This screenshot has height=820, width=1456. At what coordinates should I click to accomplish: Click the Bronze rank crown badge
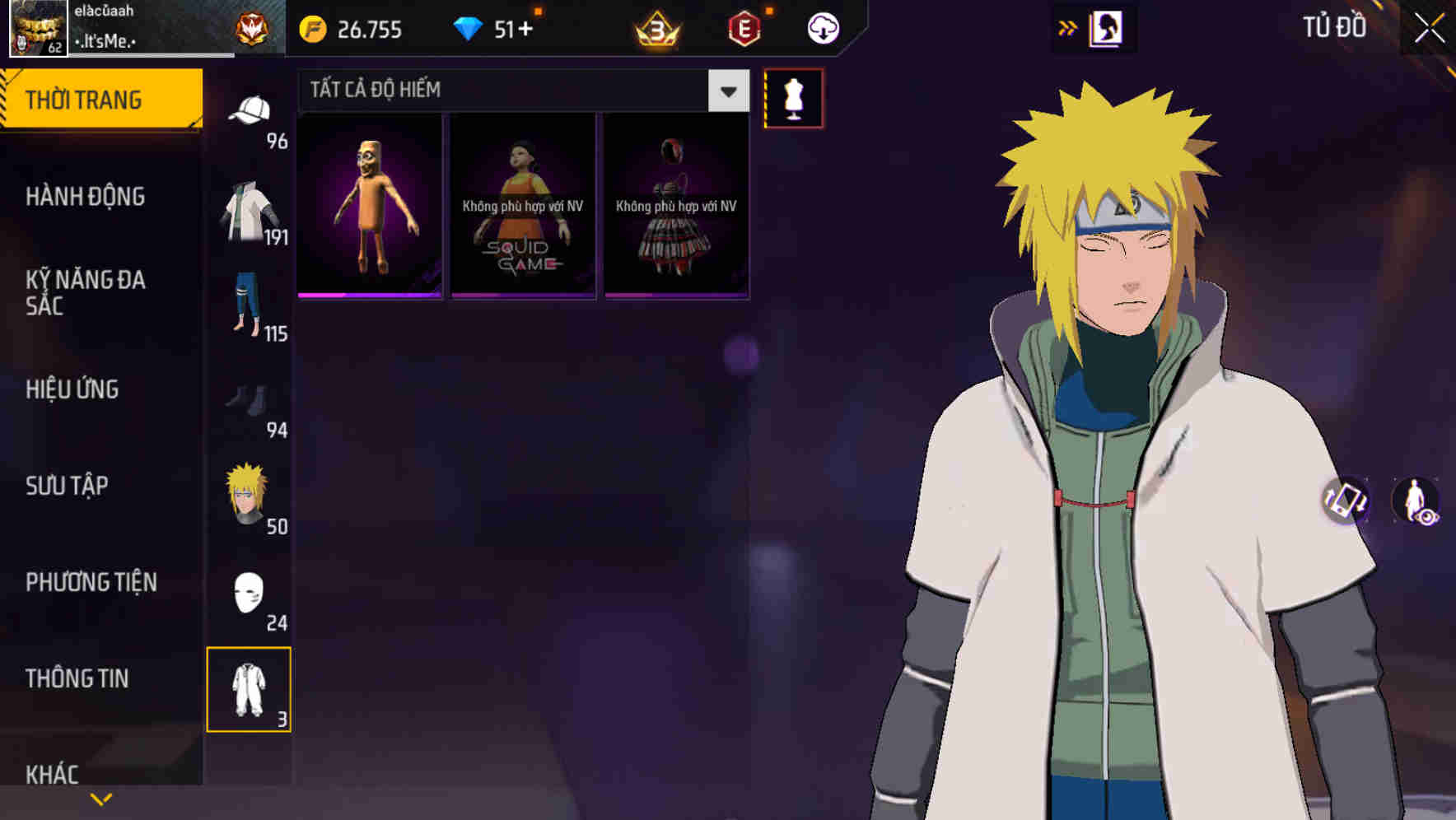[650, 29]
